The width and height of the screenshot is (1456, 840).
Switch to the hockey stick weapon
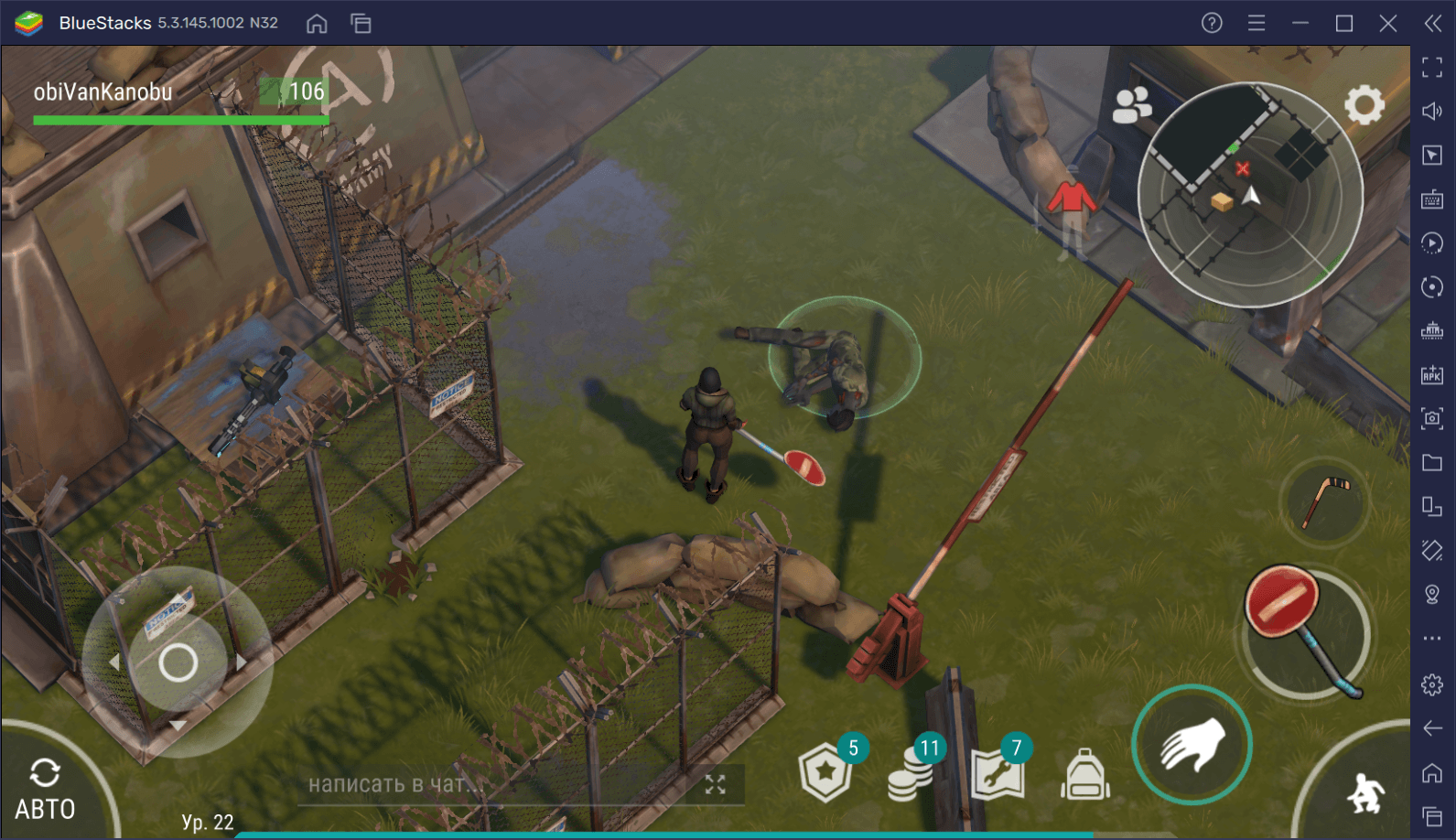click(x=1324, y=501)
